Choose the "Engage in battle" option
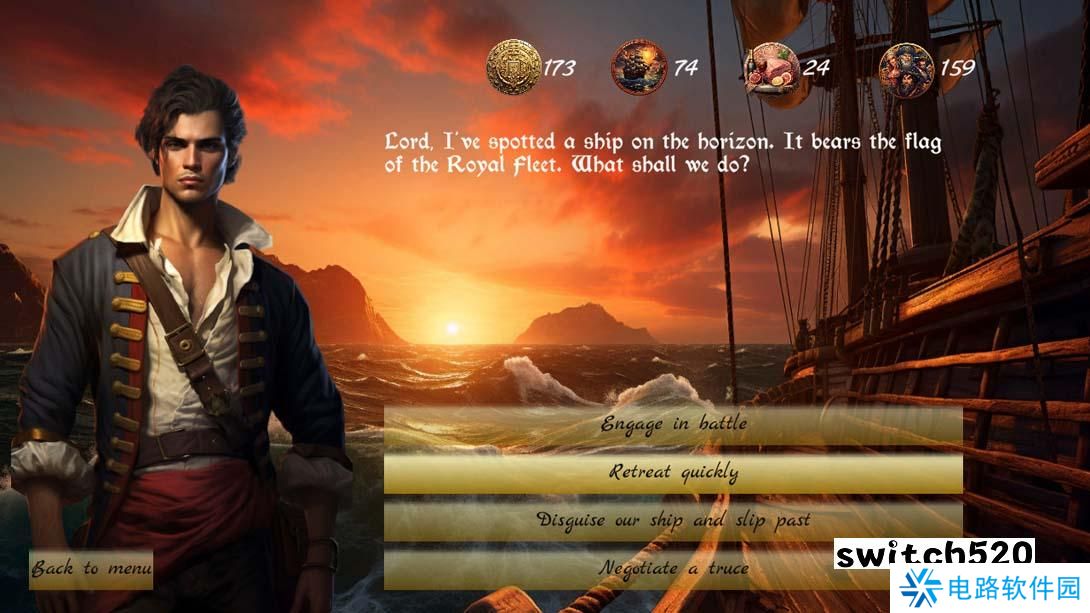Image resolution: width=1090 pixels, height=613 pixels. coord(673,424)
